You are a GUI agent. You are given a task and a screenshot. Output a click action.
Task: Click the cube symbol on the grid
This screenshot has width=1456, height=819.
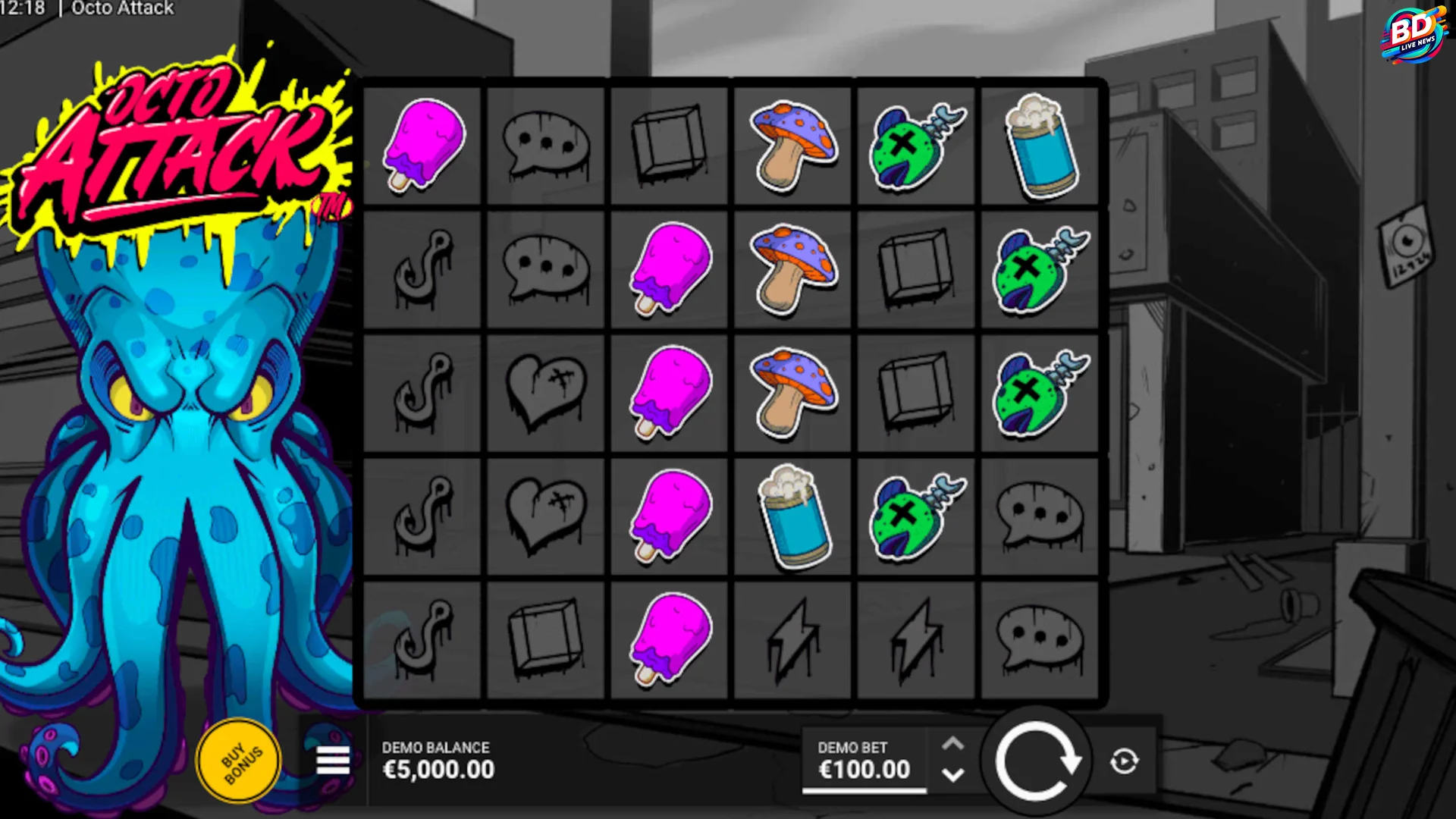coord(669,146)
